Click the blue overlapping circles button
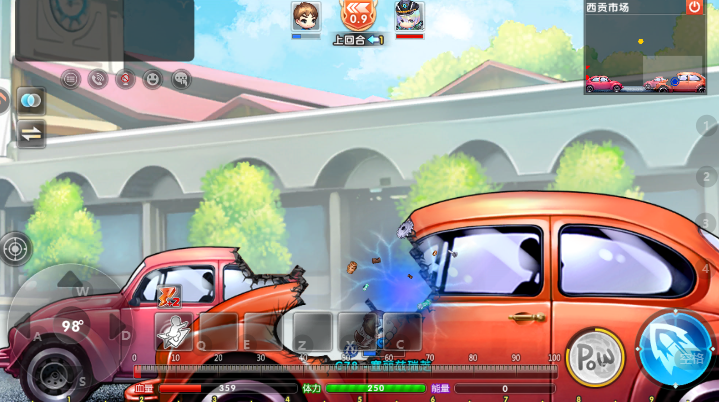Viewport: 719px width, 402px height. pyautogui.click(x=30, y=101)
